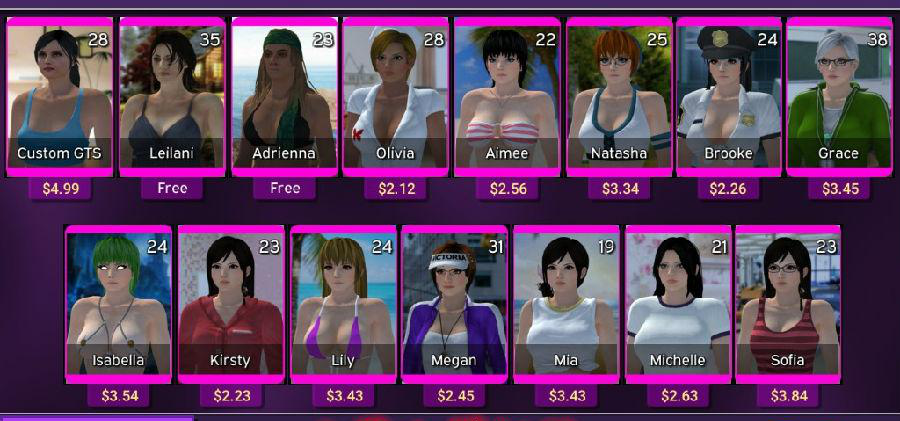The width and height of the screenshot is (900, 421).
Task: Open the Megan character card
Action: click(x=453, y=304)
